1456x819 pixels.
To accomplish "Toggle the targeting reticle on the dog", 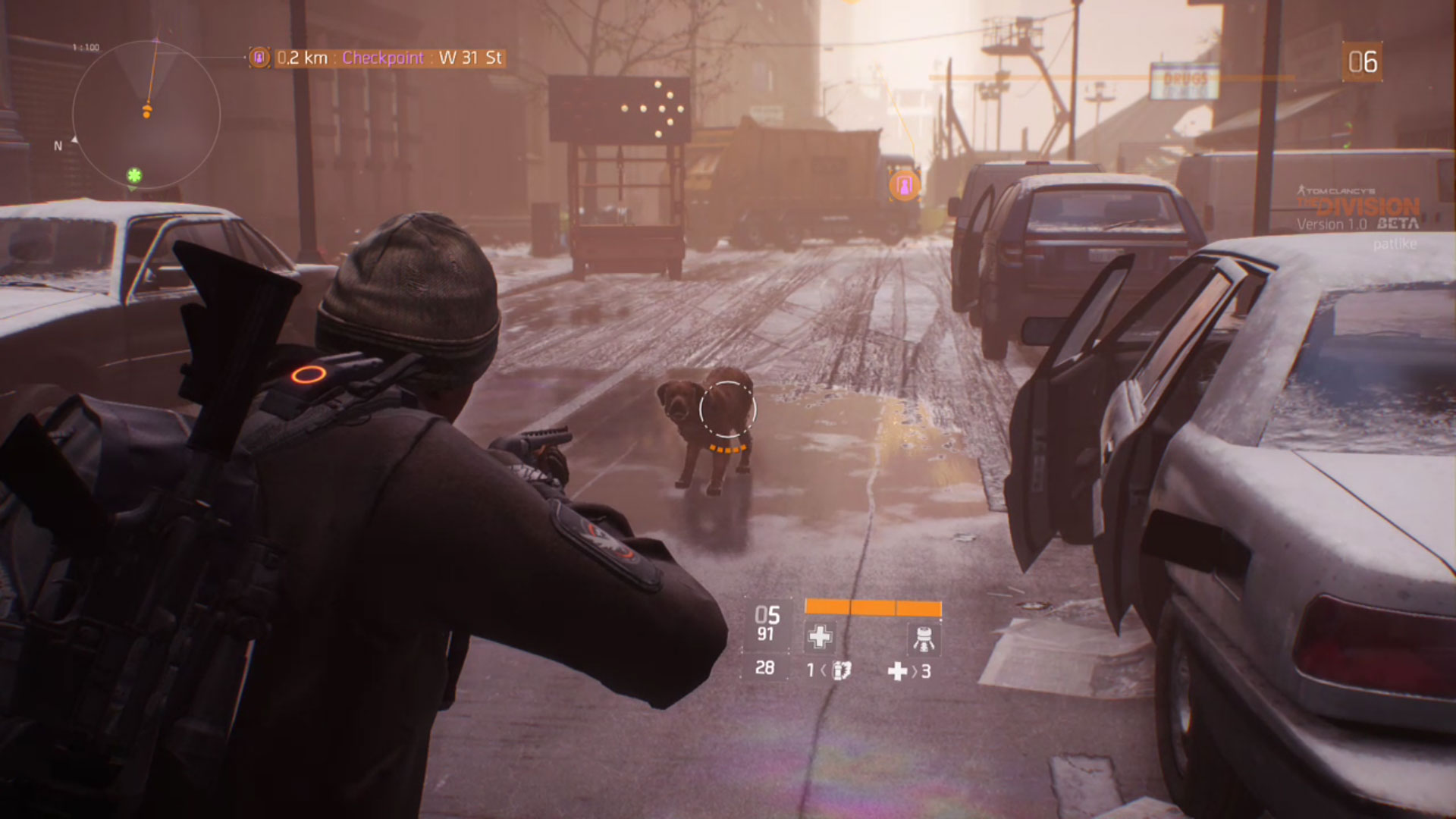I will [x=726, y=408].
